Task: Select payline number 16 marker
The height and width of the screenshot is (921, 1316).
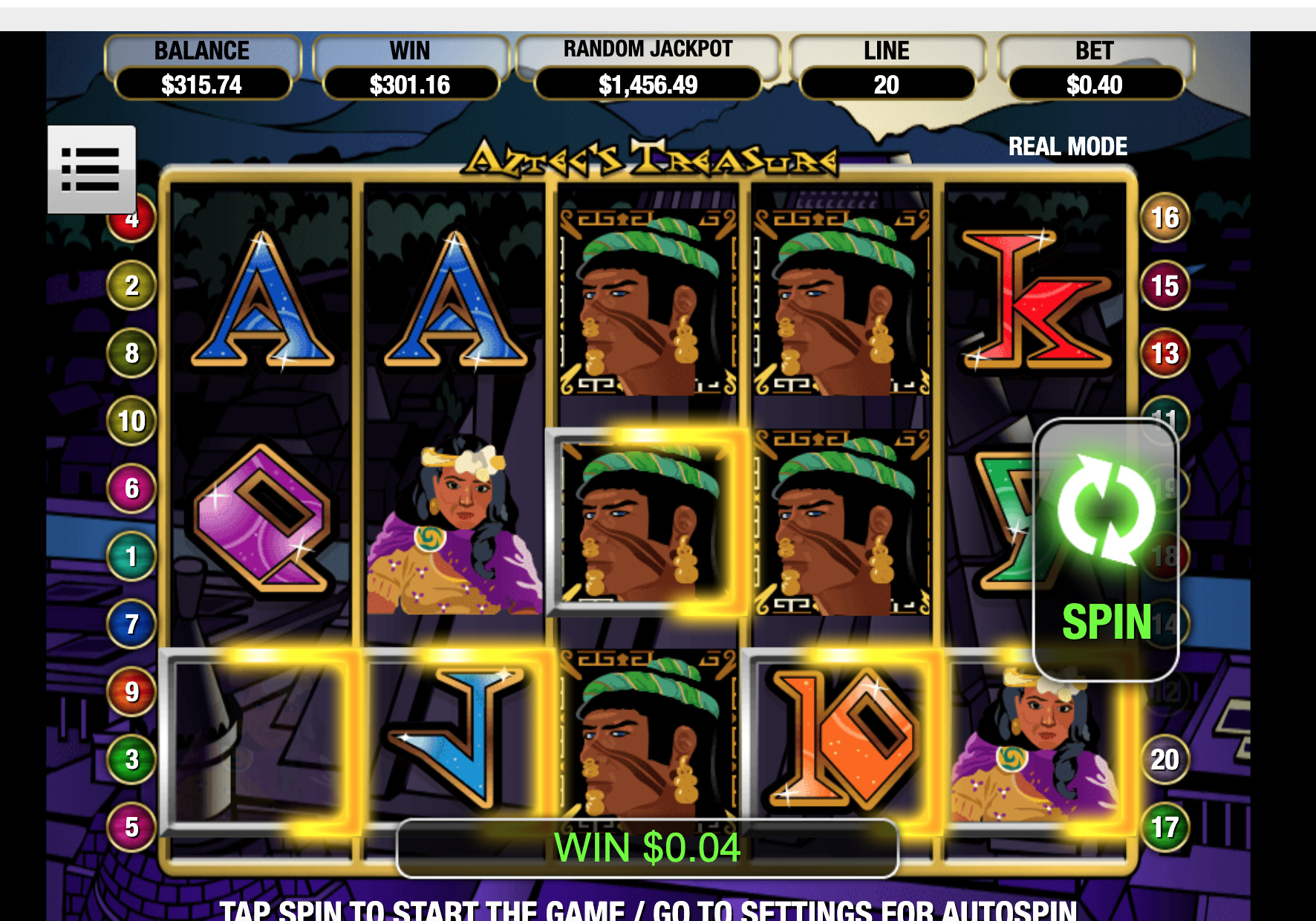Action: pos(1164,218)
